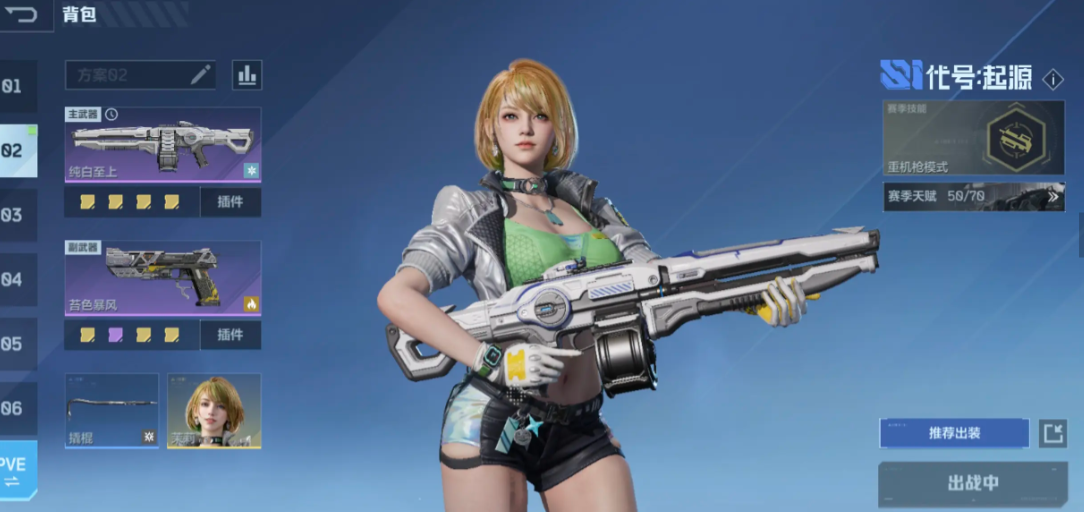Select loadout tab 03

coord(14,215)
